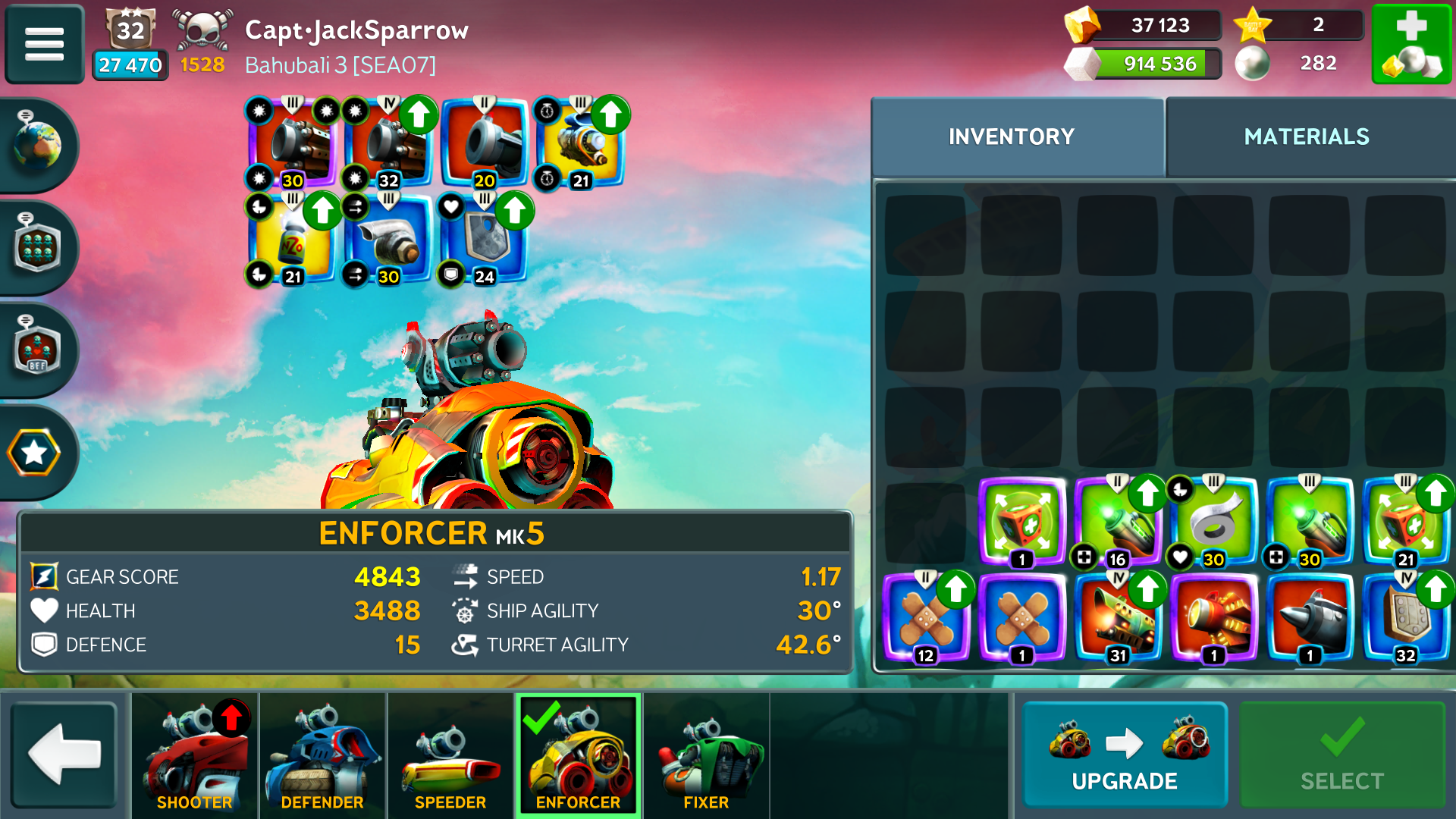Select the Enforcer ship thumbnail
Screen dimensions: 1456x819
[578, 755]
